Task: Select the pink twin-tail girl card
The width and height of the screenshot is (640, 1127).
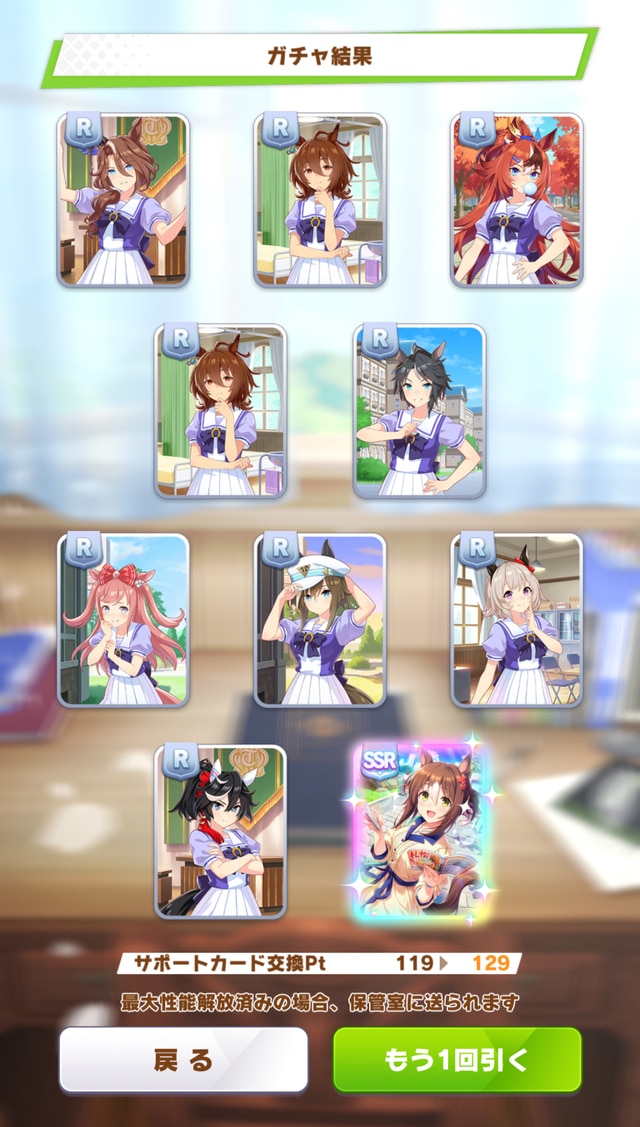Action: pos(123,620)
